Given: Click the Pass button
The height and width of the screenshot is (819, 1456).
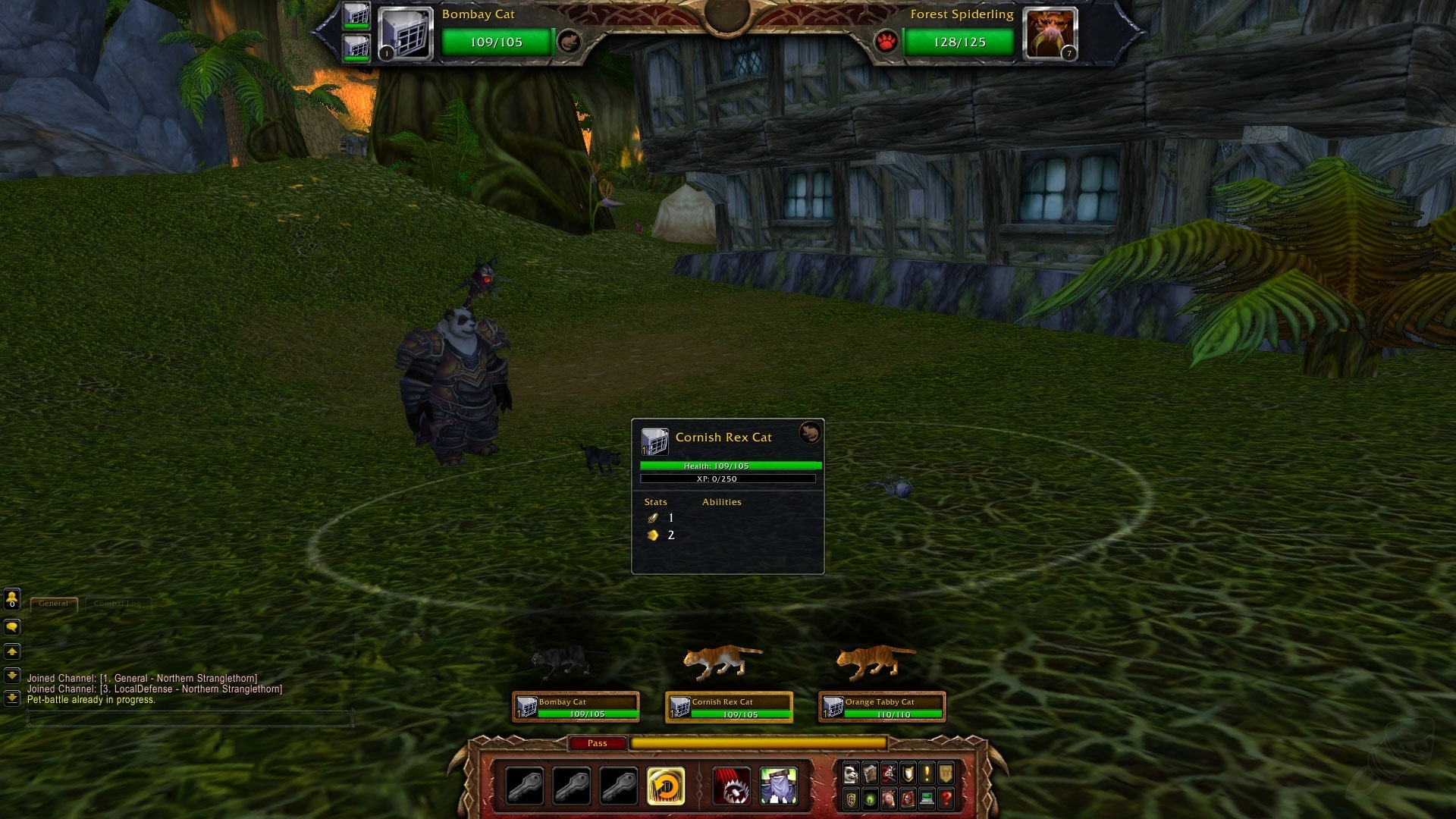Looking at the screenshot, I should pyautogui.click(x=598, y=743).
